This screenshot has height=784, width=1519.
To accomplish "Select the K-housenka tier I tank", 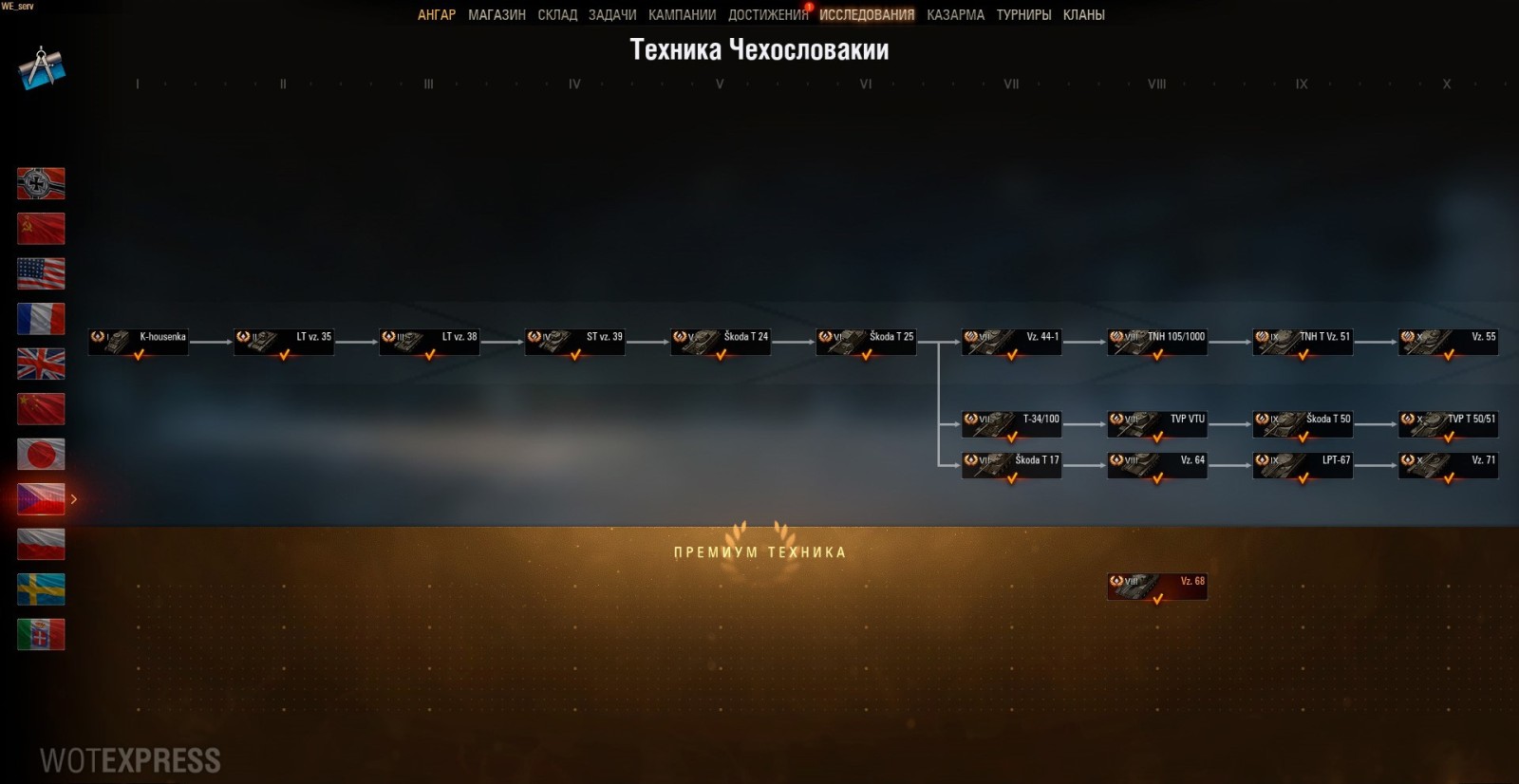I will coord(138,343).
